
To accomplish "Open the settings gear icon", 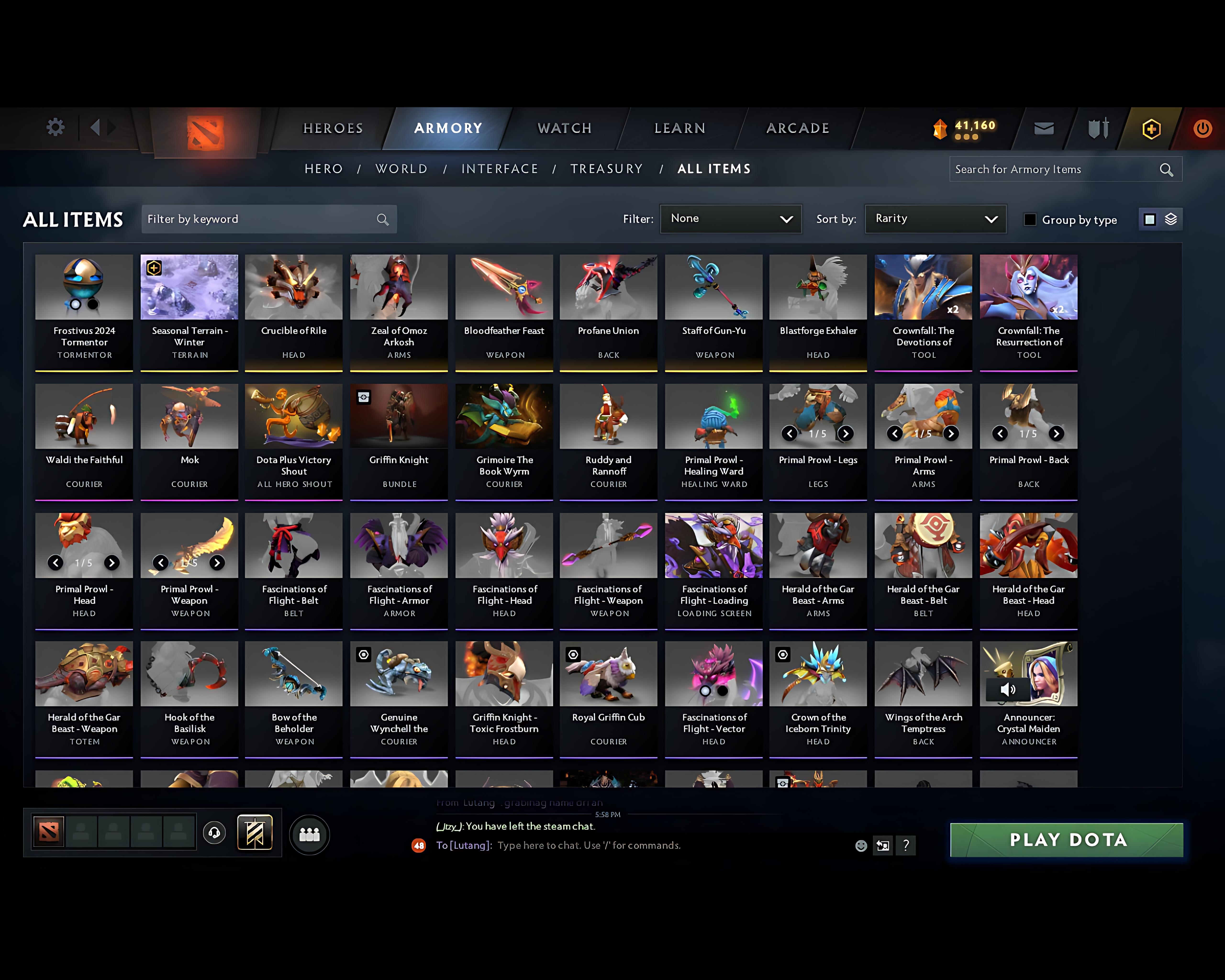I will click(55, 128).
